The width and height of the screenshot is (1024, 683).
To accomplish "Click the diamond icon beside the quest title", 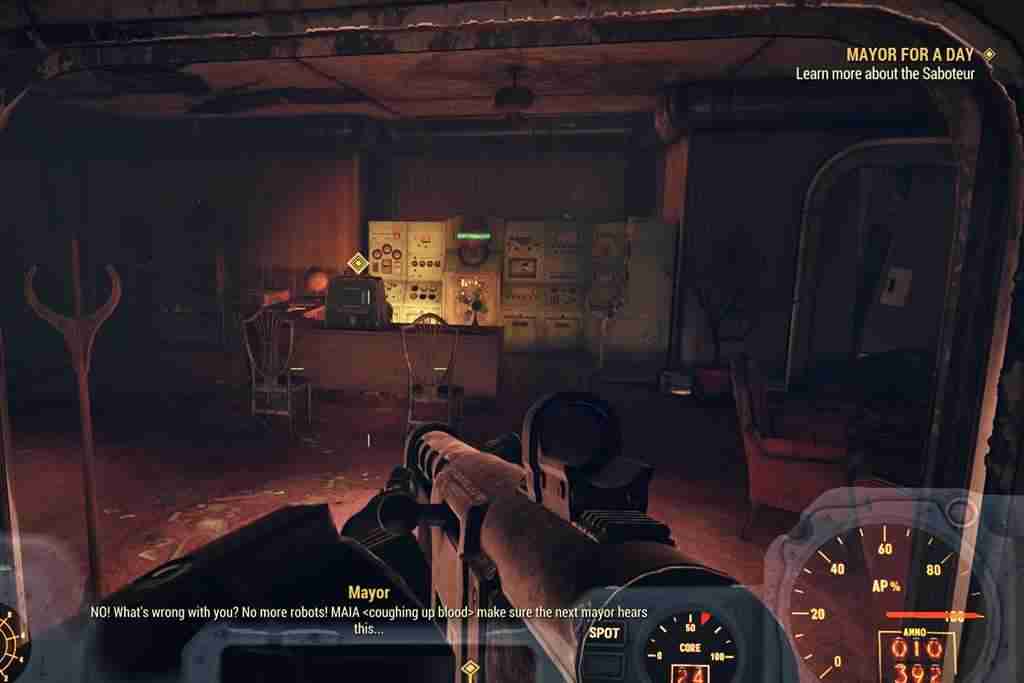I will pos(989,55).
